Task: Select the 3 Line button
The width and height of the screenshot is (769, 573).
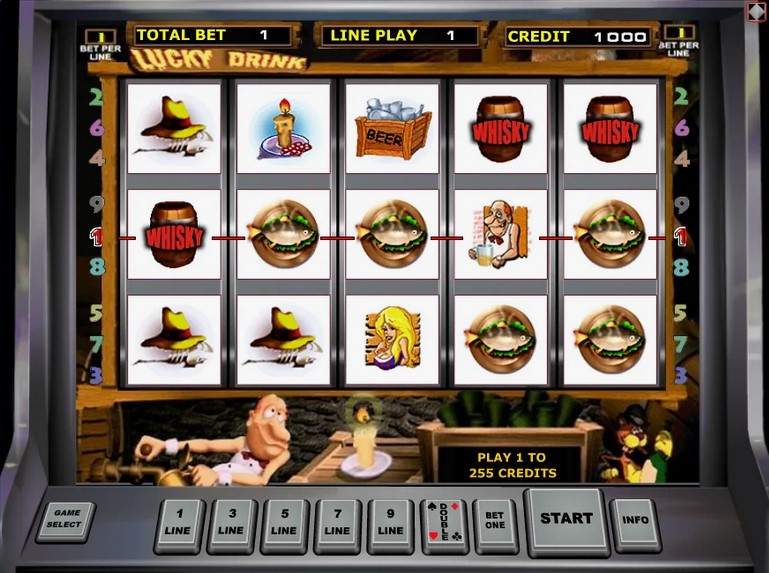Action: click(x=231, y=523)
